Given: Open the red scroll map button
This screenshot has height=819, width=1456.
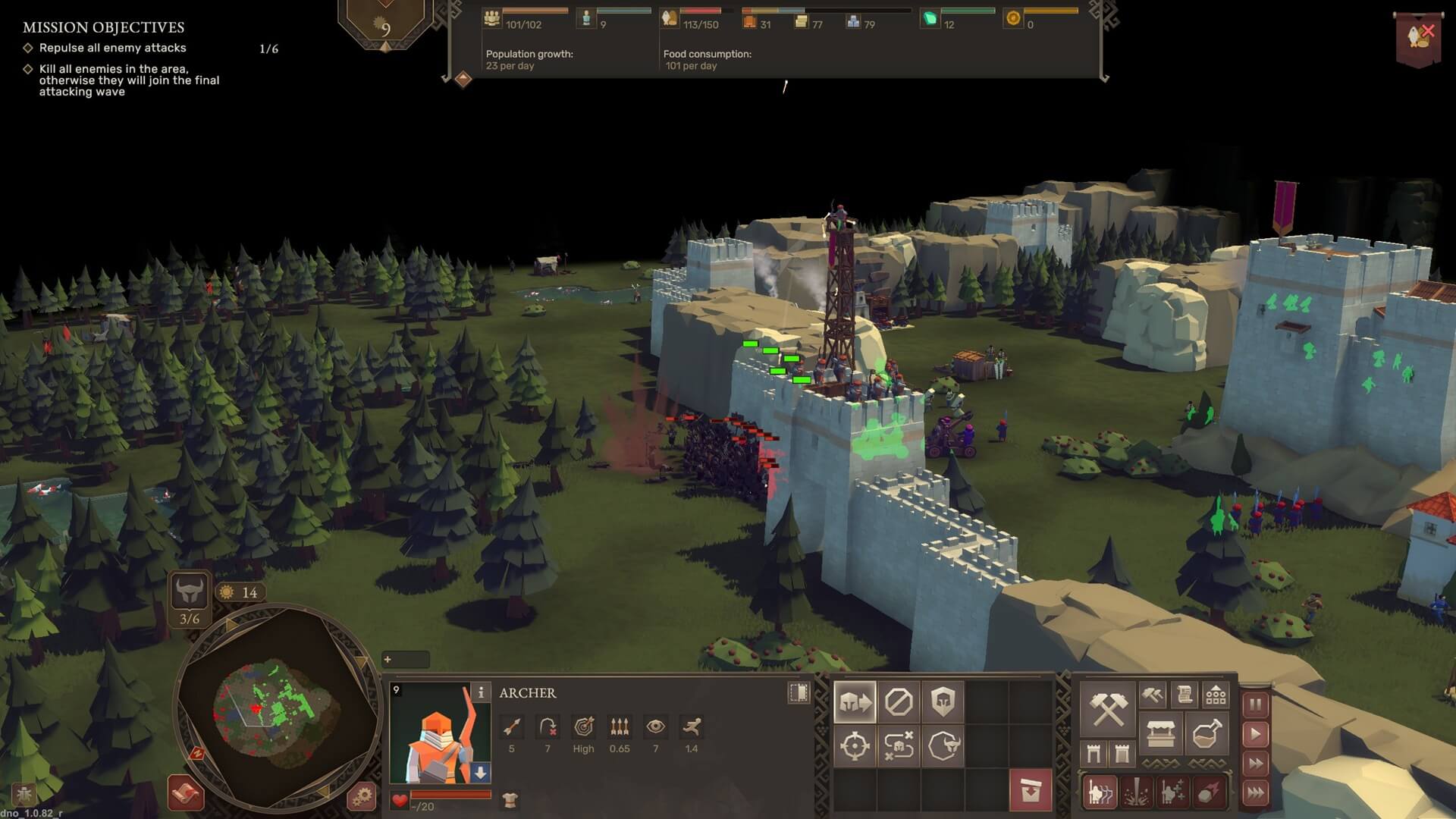Looking at the screenshot, I should click(186, 793).
